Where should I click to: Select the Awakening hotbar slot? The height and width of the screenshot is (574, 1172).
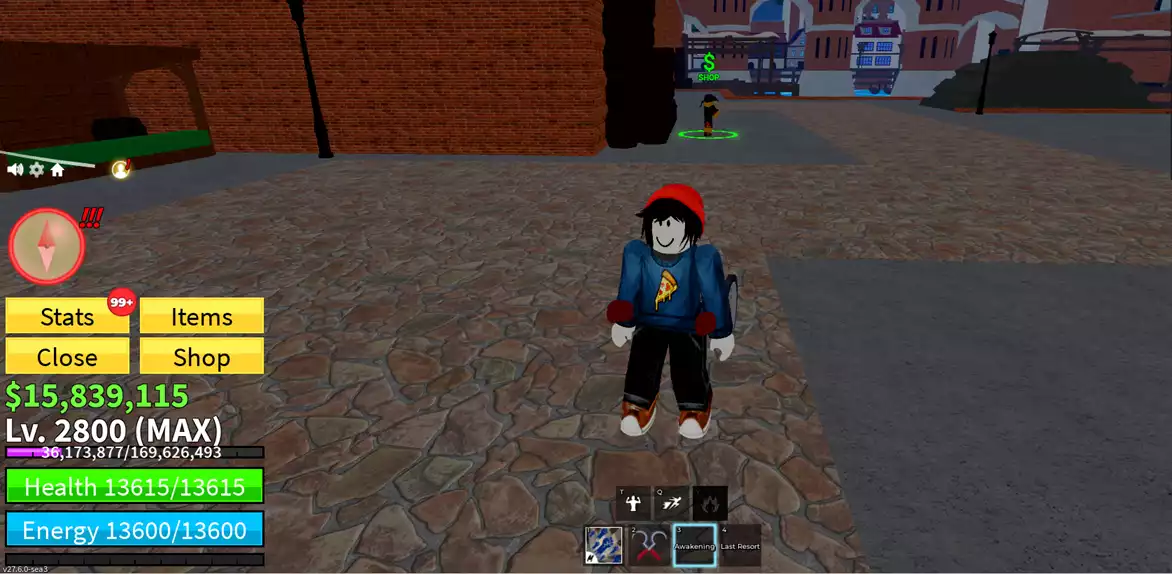click(694, 545)
